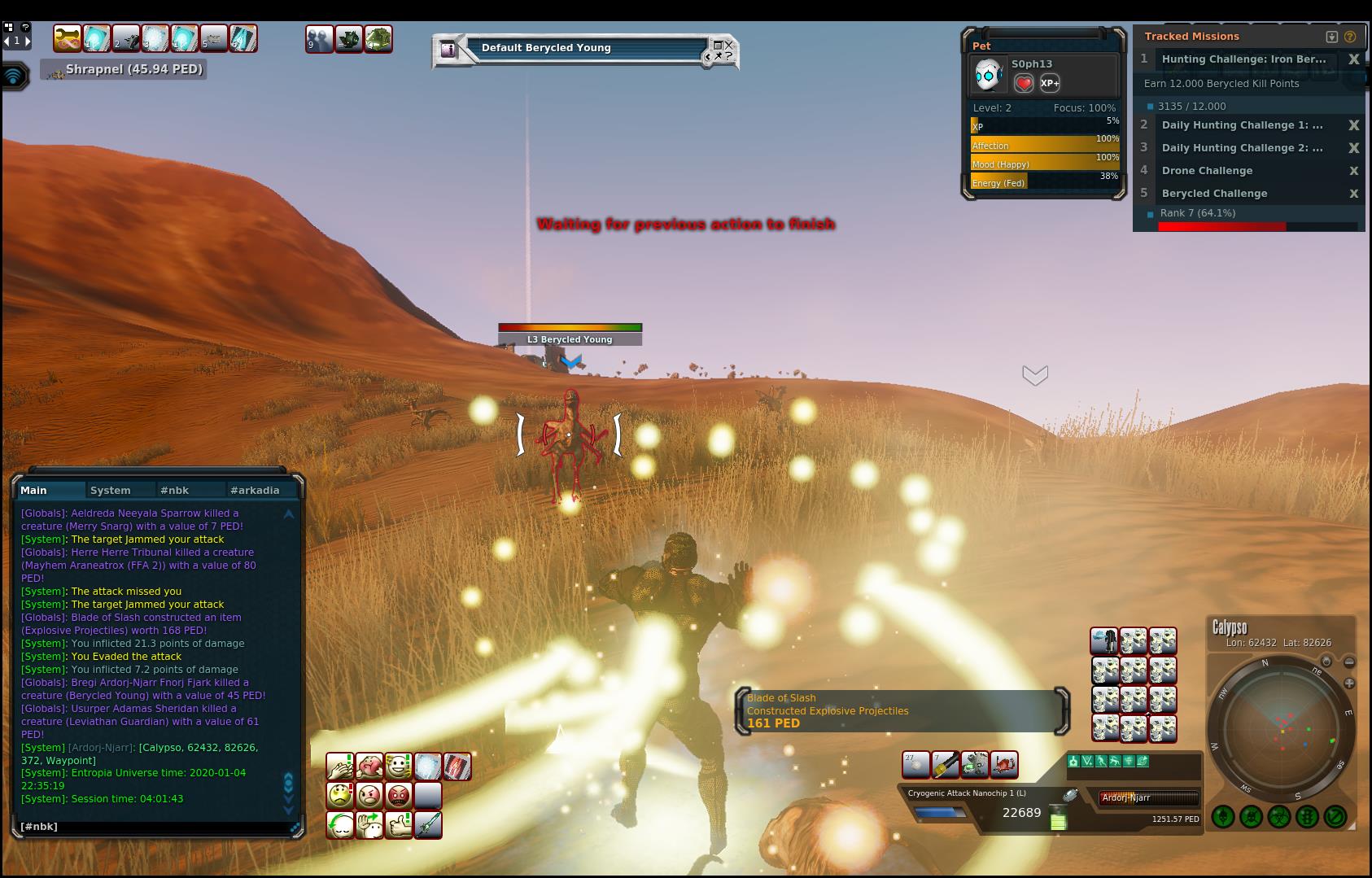Click the red crab creature icon
Screen dimensions: 1372x878
(x=1003, y=765)
